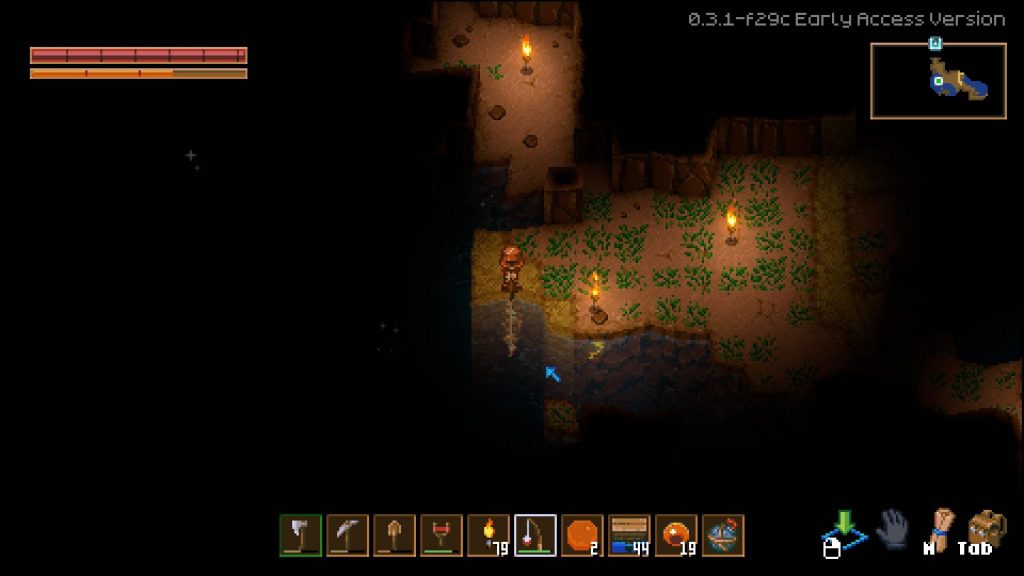This screenshot has width=1024, height=576.
Task: Equip the slingshot hotbar slot
Action: (x=441, y=535)
